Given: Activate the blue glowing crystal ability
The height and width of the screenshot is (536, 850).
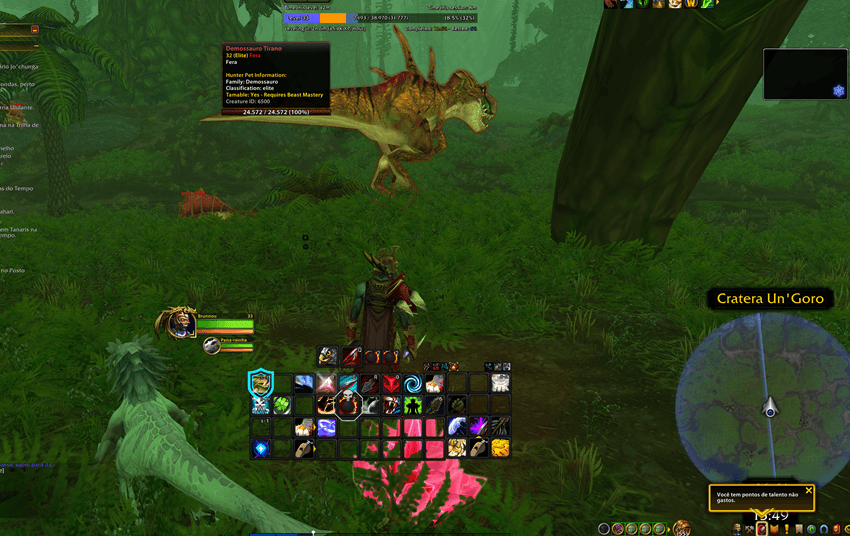Looking at the screenshot, I should coord(261,448).
